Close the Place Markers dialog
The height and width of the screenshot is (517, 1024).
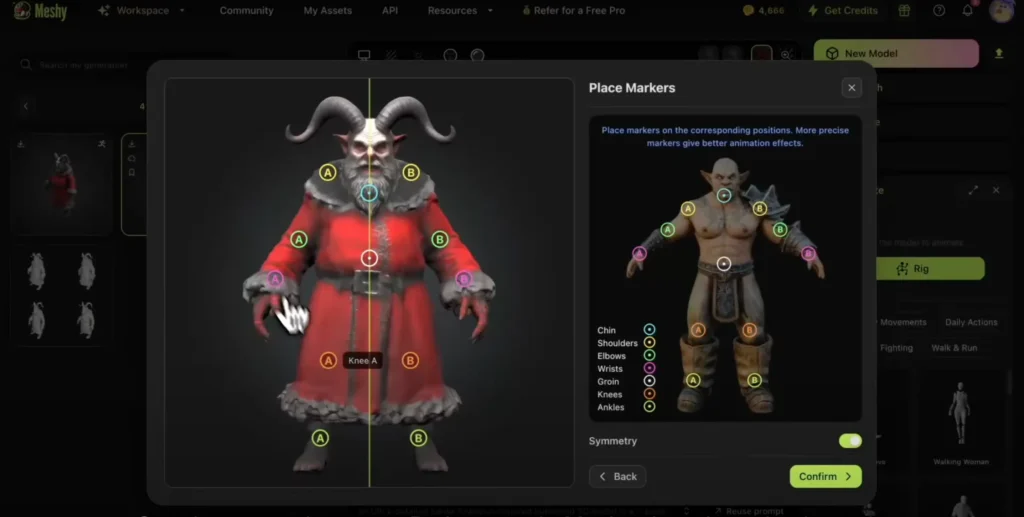(851, 88)
